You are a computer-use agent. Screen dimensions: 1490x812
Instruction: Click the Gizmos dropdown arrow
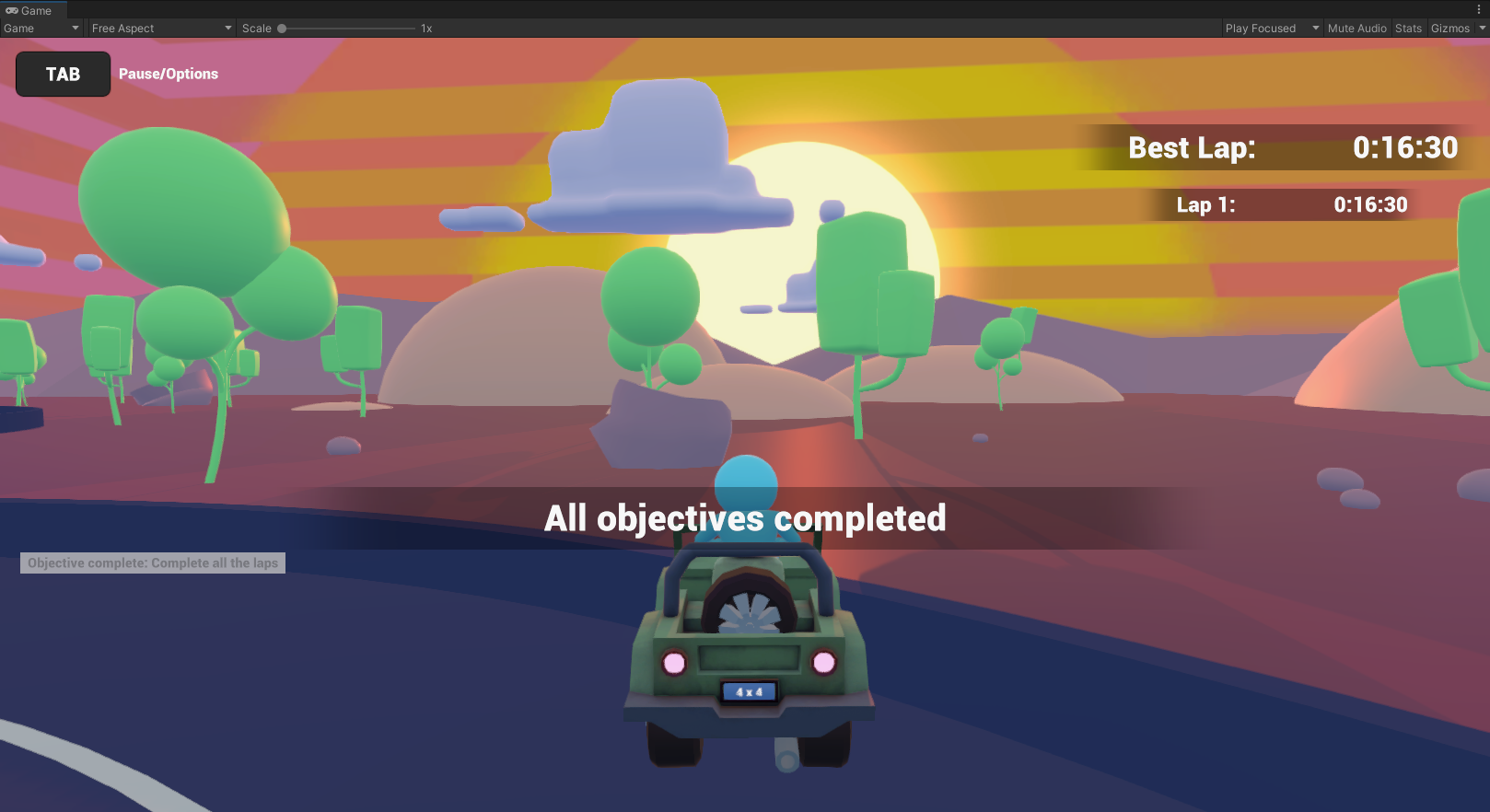click(1483, 28)
